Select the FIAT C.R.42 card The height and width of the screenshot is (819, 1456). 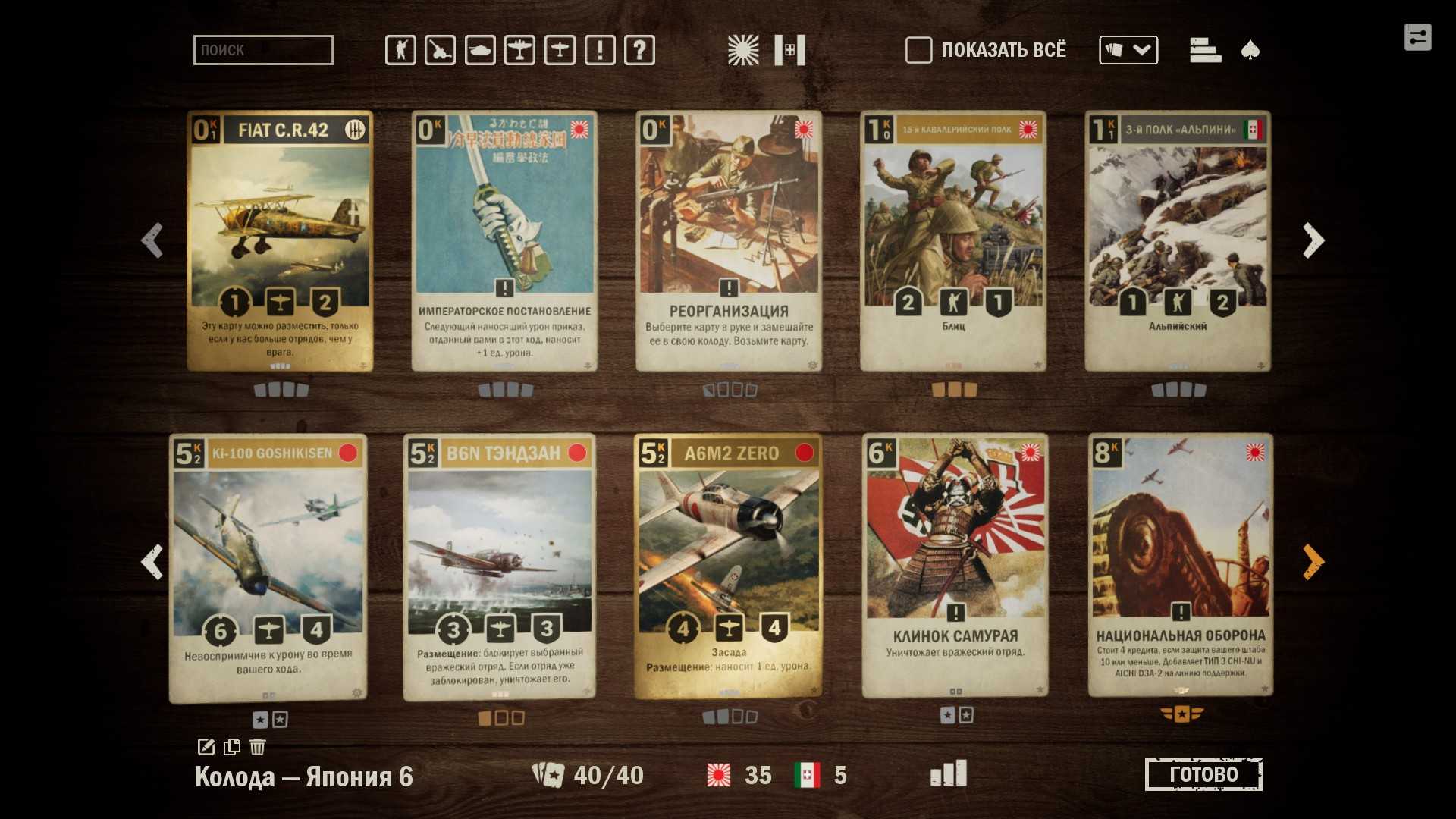click(x=280, y=241)
